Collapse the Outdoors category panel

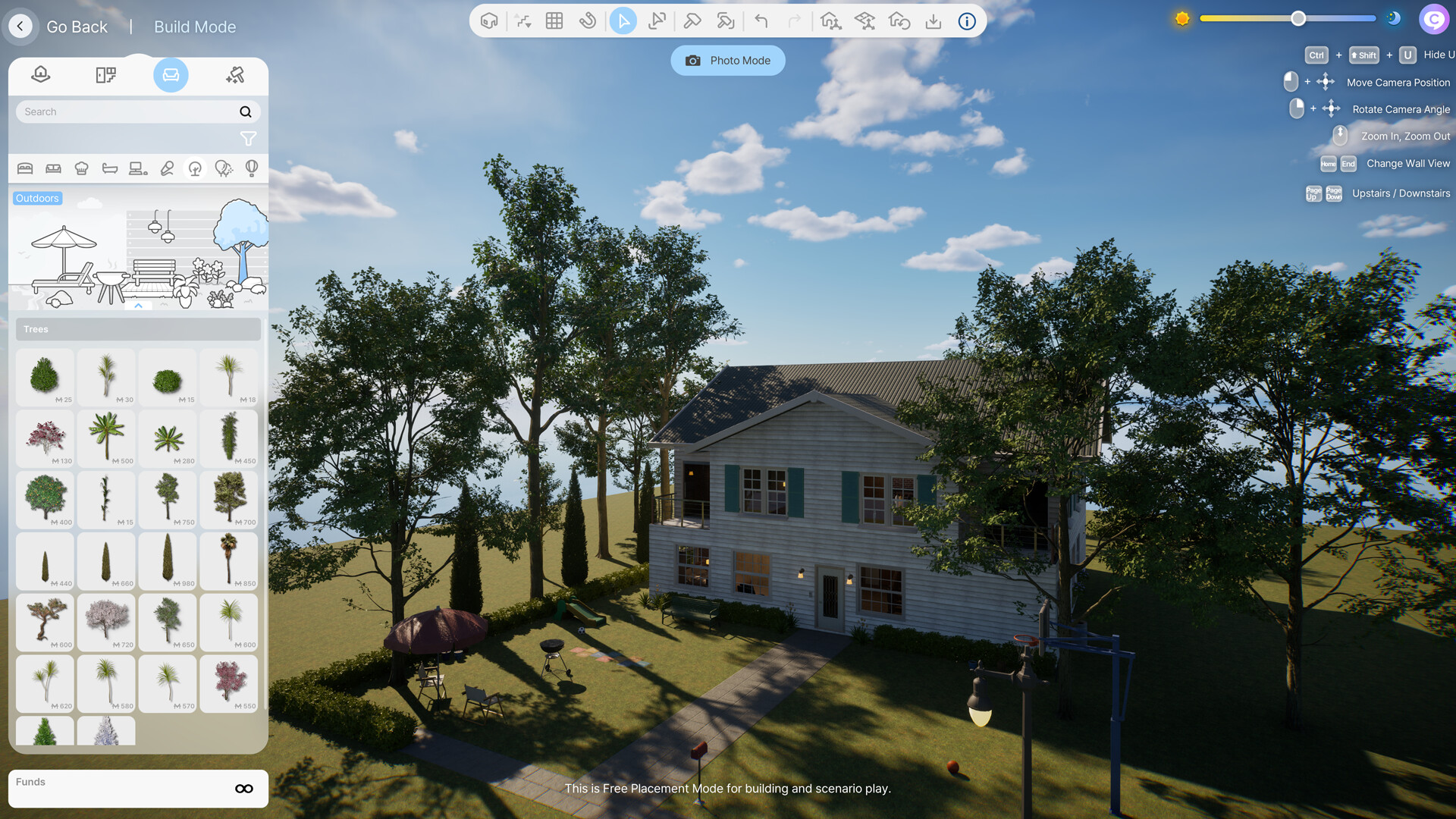tap(139, 305)
